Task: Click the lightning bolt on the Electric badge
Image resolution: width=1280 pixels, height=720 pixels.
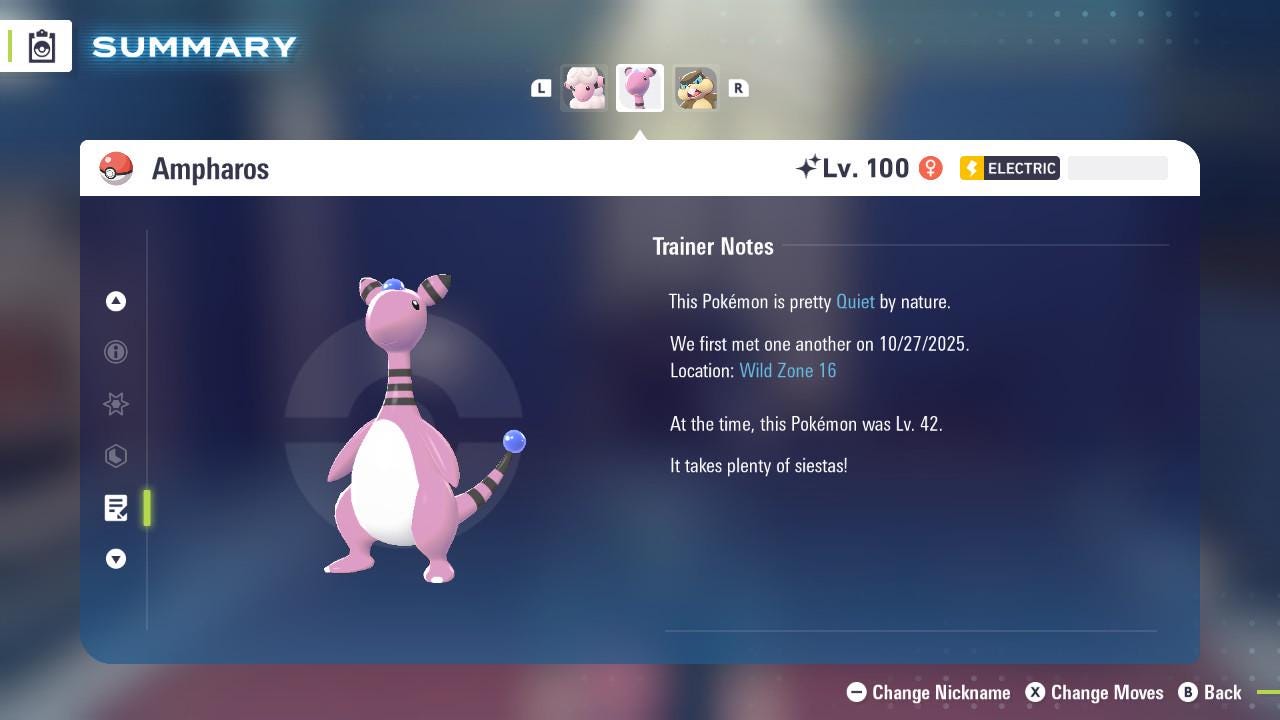Action: (x=970, y=168)
